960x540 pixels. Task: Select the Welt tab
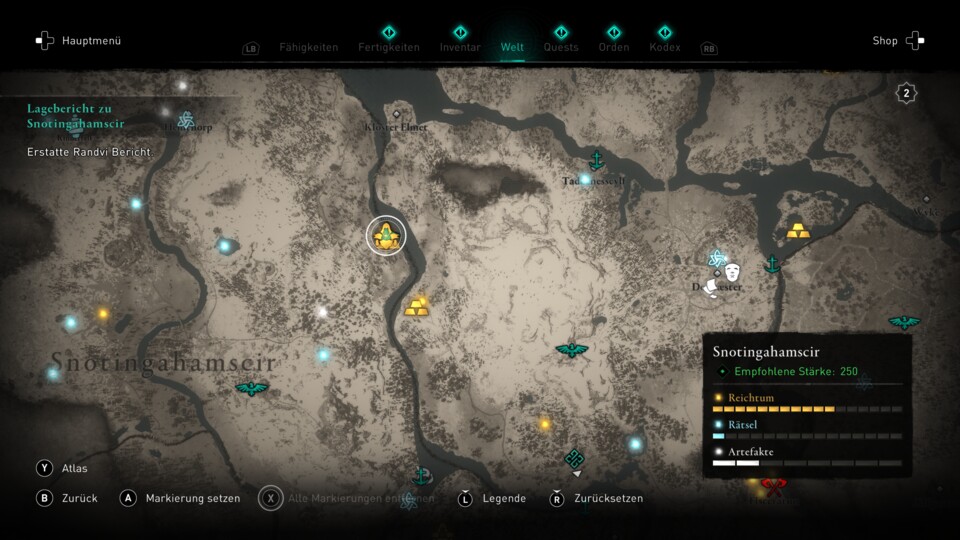pyautogui.click(x=512, y=47)
